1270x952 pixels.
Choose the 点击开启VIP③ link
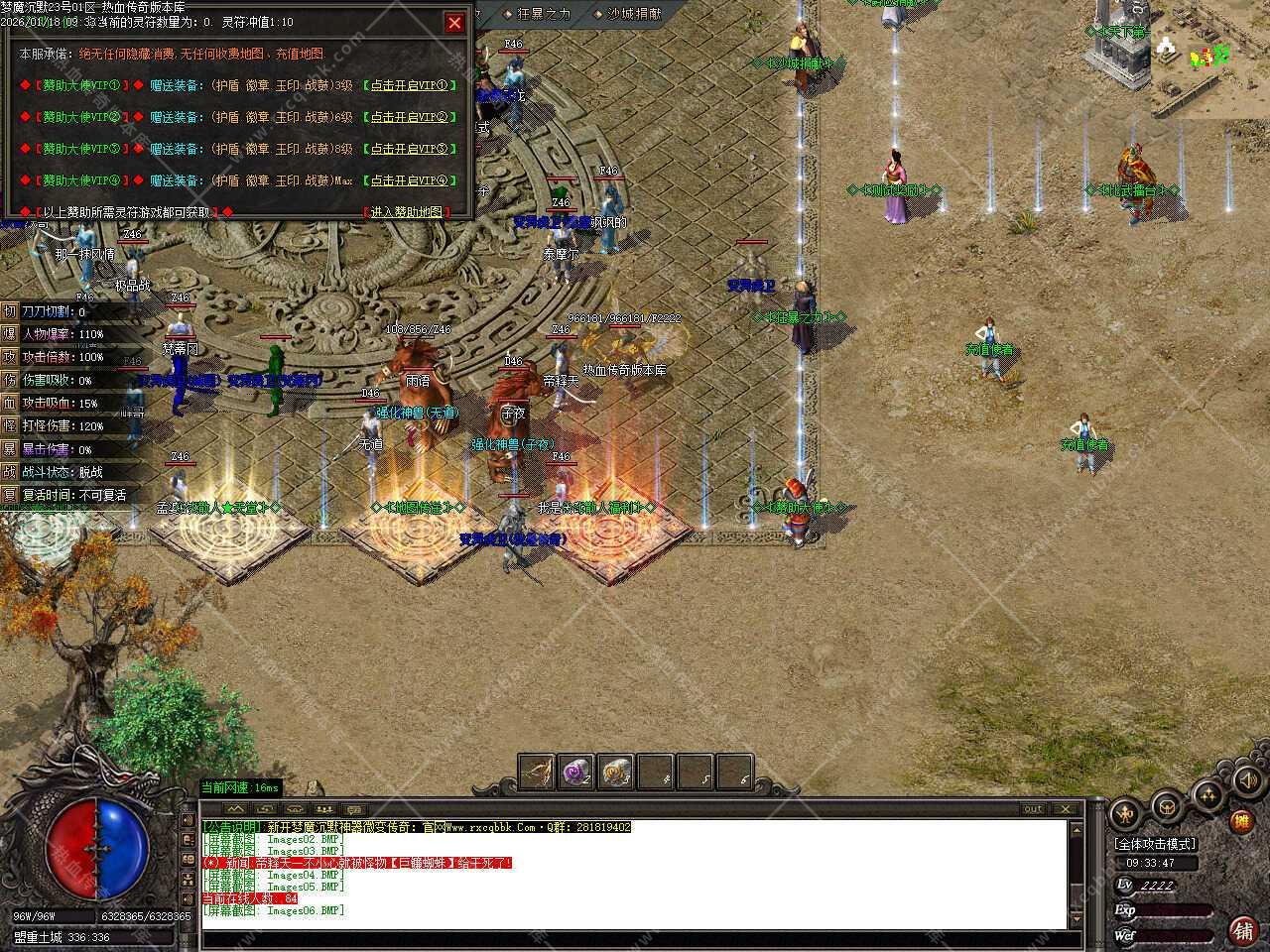pos(410,150)
